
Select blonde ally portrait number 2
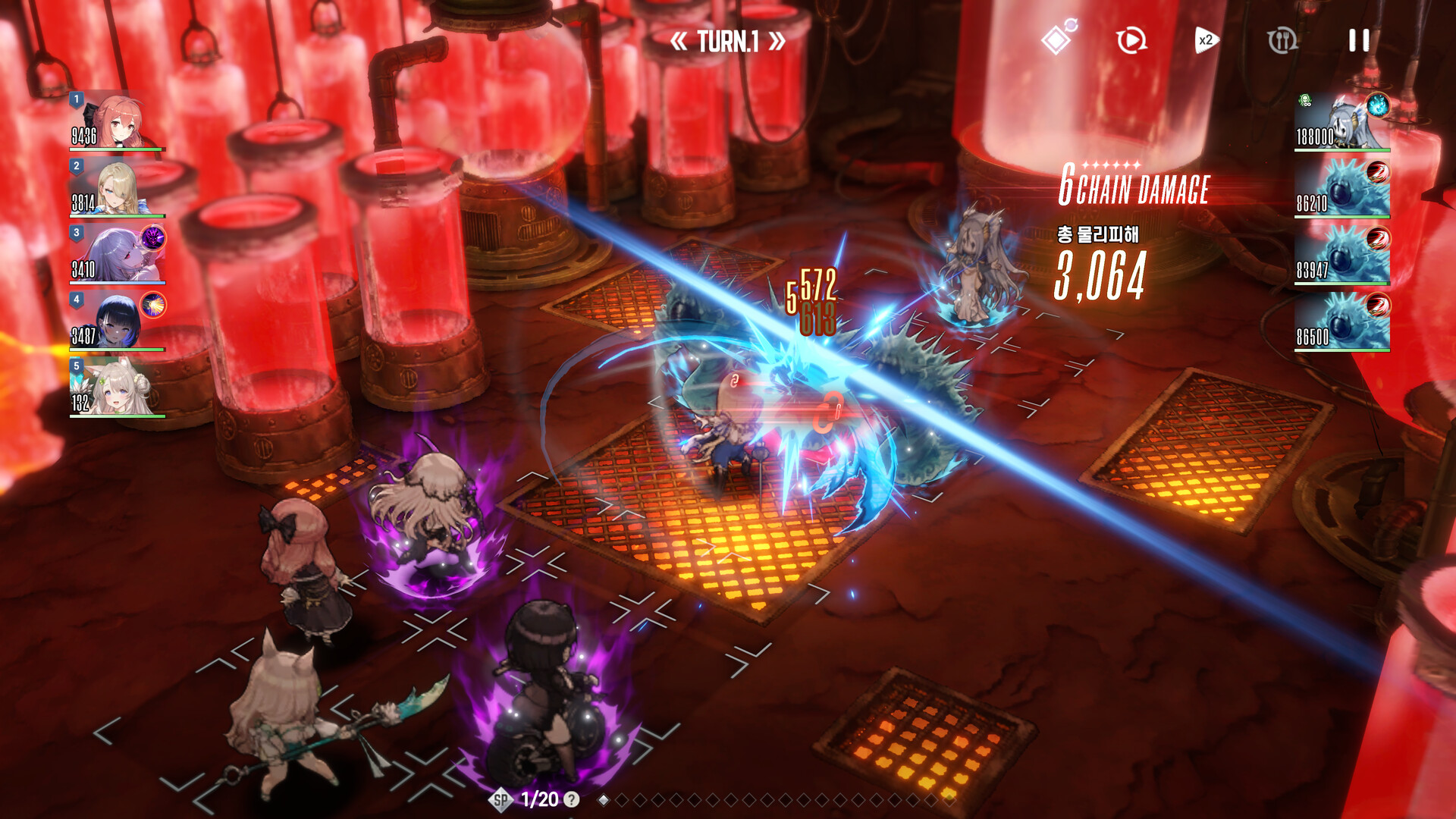(x=116, y=187)
